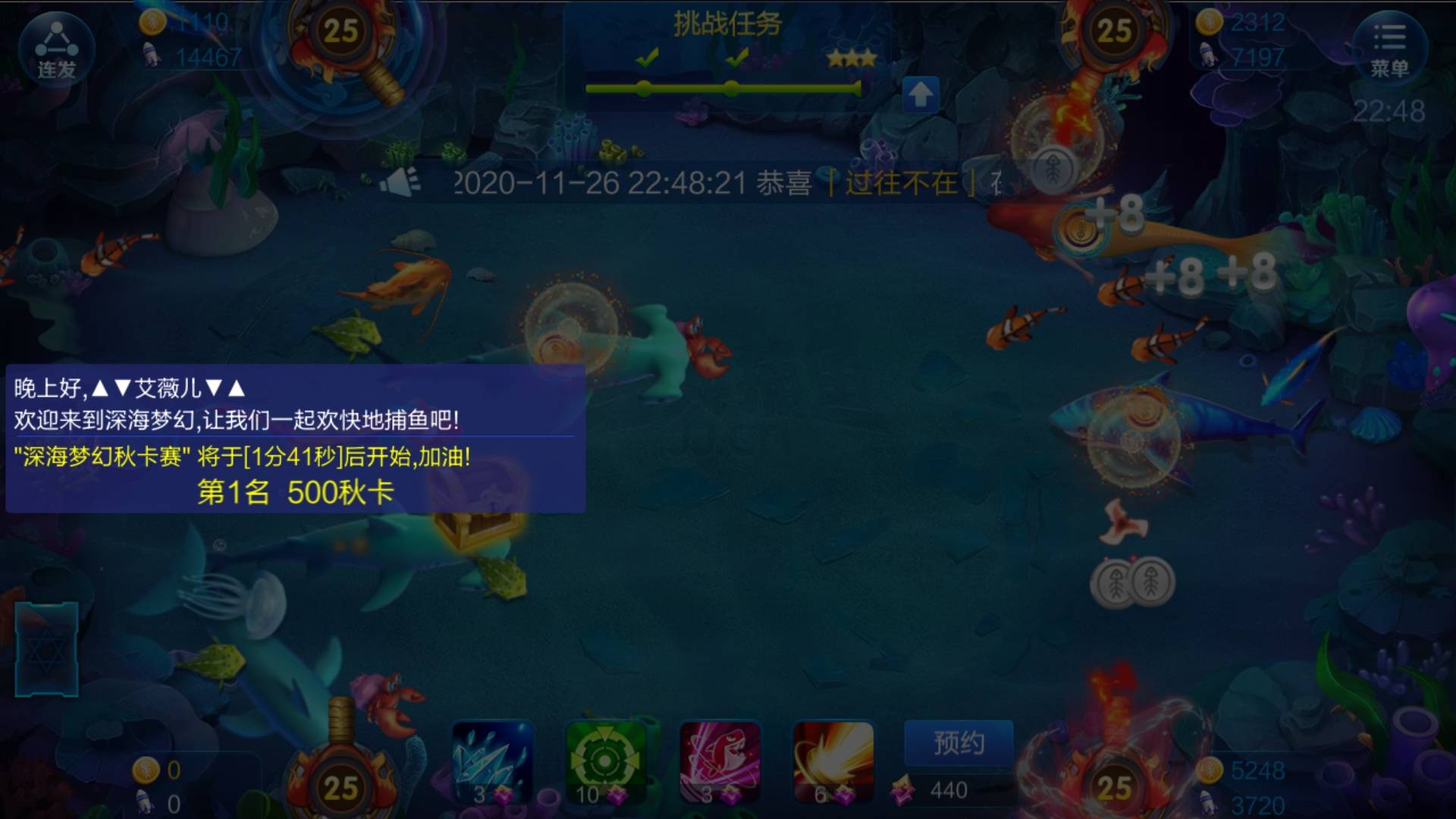
Task: Open the 菜单 menu
Action: (1391, 47)
